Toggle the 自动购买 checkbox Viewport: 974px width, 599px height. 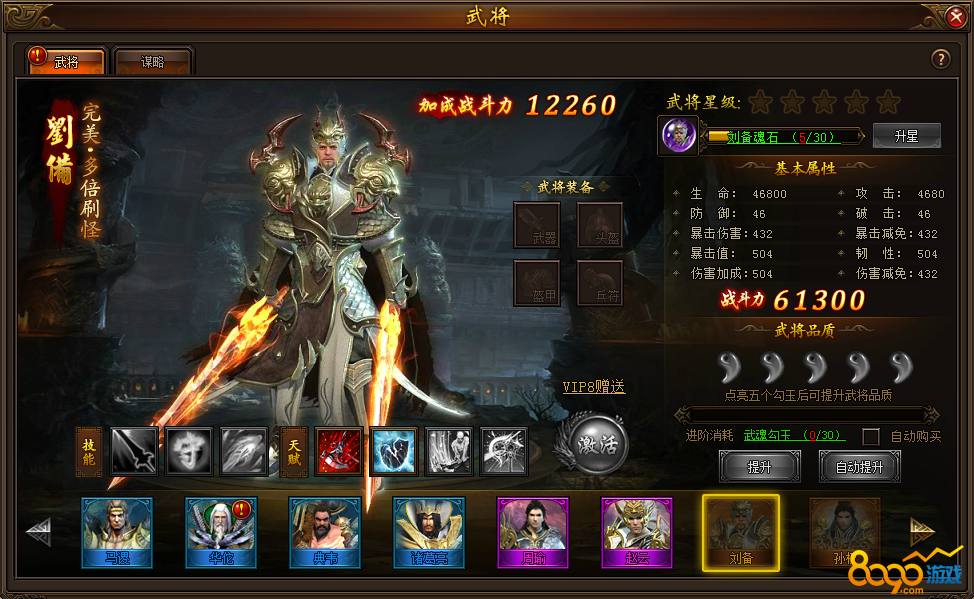pyautogui.click(x=871, y=436)
